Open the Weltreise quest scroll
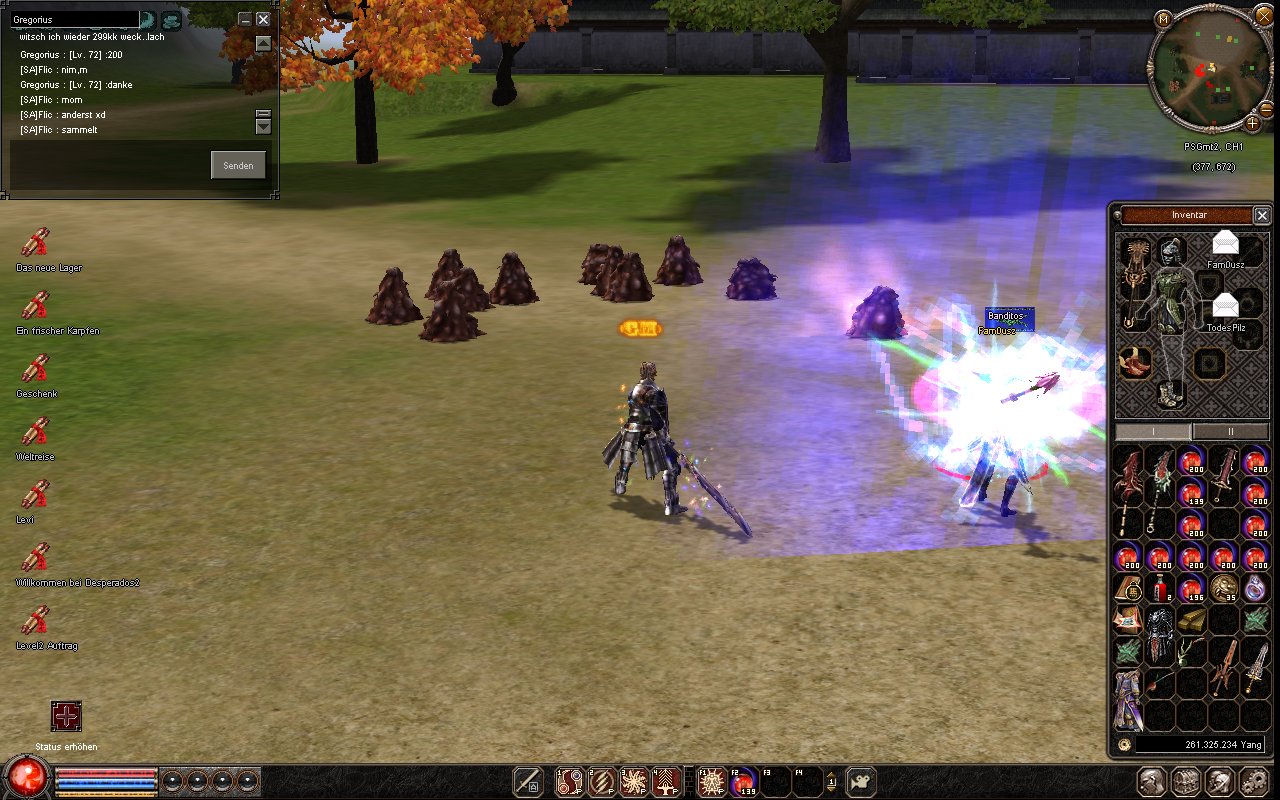Viewport: 1280px width, 800px height. pos(36,432)
